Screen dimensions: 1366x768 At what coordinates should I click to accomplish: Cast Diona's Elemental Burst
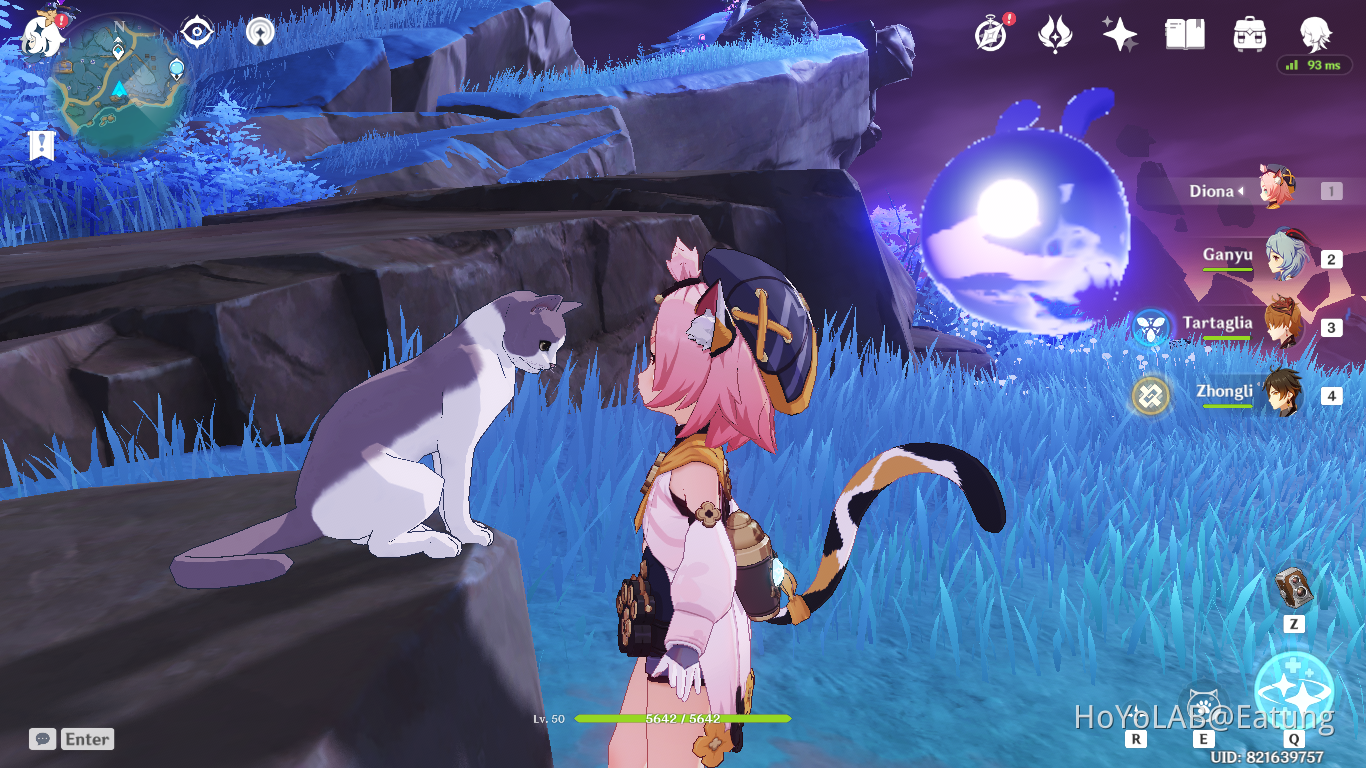pos(1294,691)
